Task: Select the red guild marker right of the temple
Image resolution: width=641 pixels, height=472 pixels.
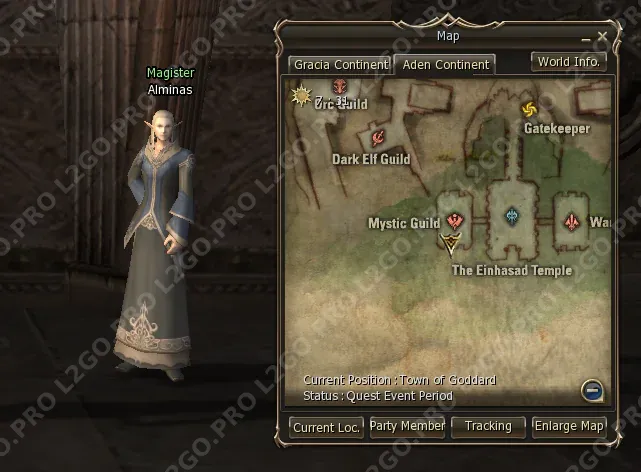Action: click(572, 220)
